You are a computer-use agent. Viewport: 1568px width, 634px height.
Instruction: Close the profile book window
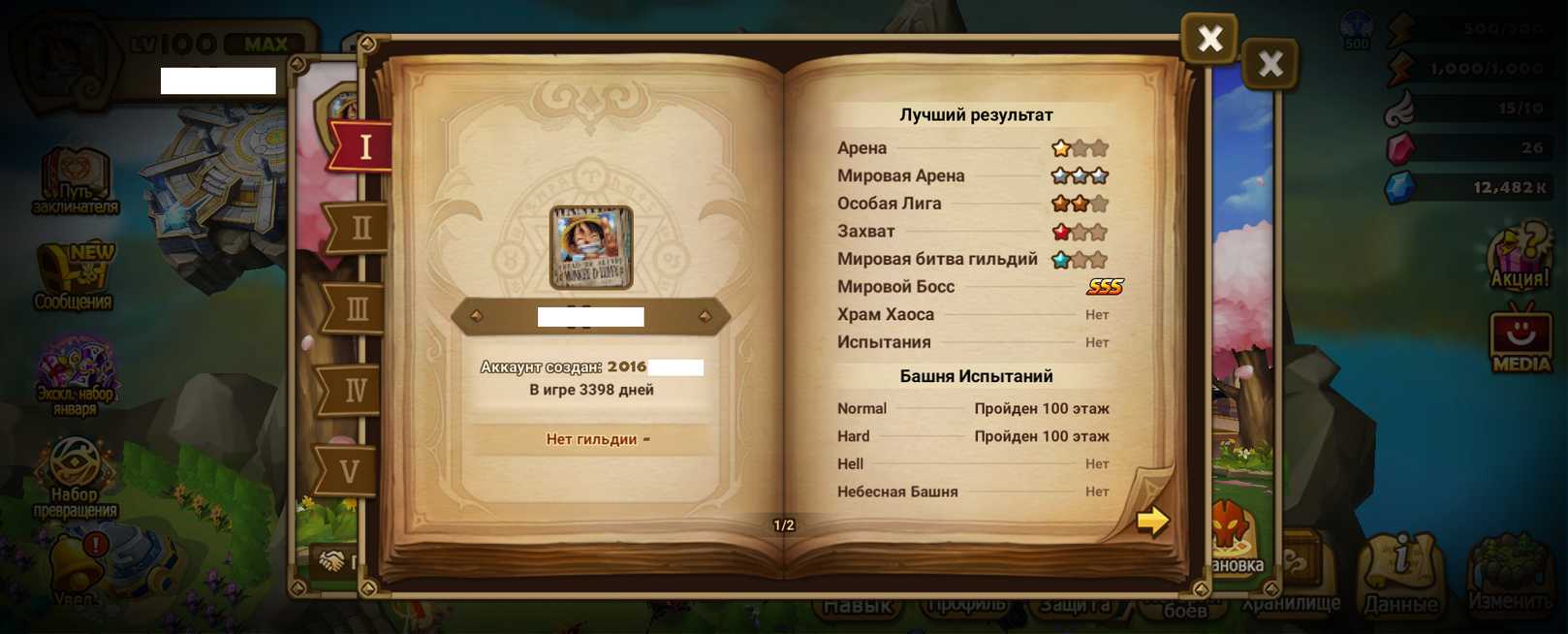pyautogui.click(x=1209, y=39)
